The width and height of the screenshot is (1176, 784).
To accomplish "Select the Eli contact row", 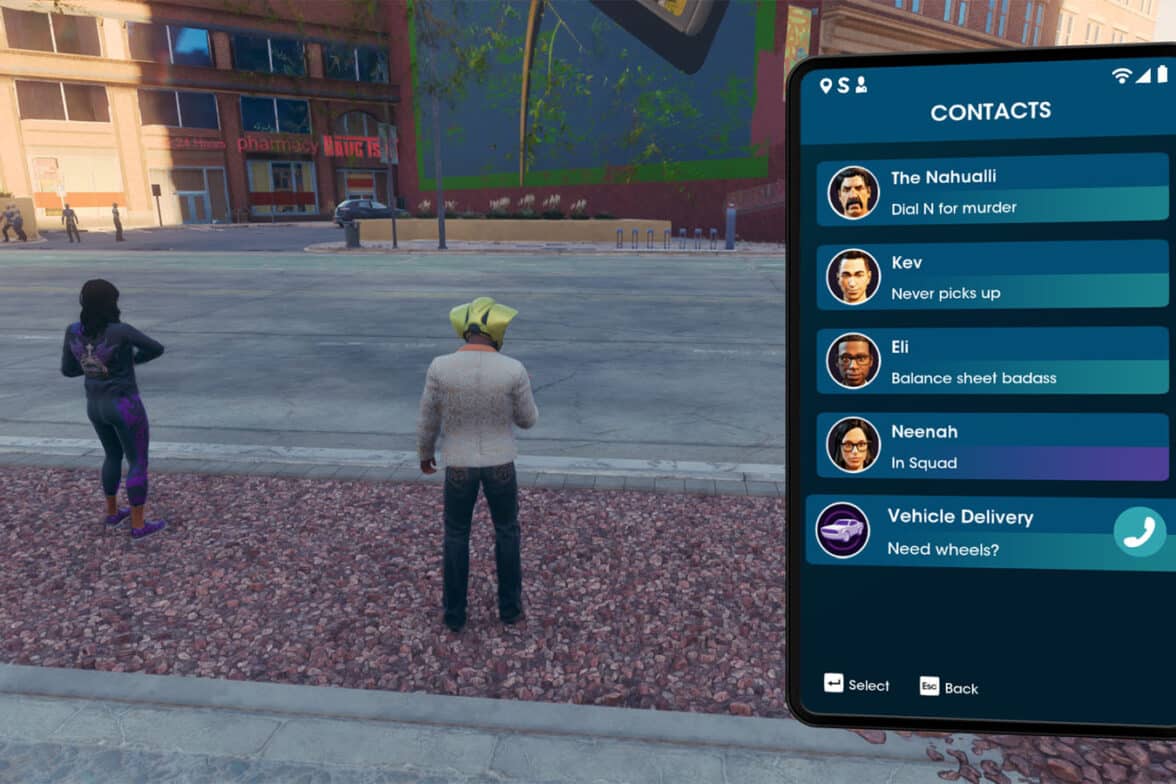I will point(990,362).
